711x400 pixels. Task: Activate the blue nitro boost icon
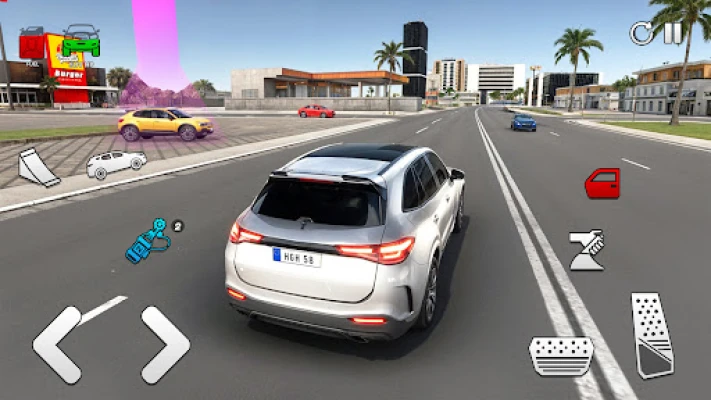tap(147, 241)
